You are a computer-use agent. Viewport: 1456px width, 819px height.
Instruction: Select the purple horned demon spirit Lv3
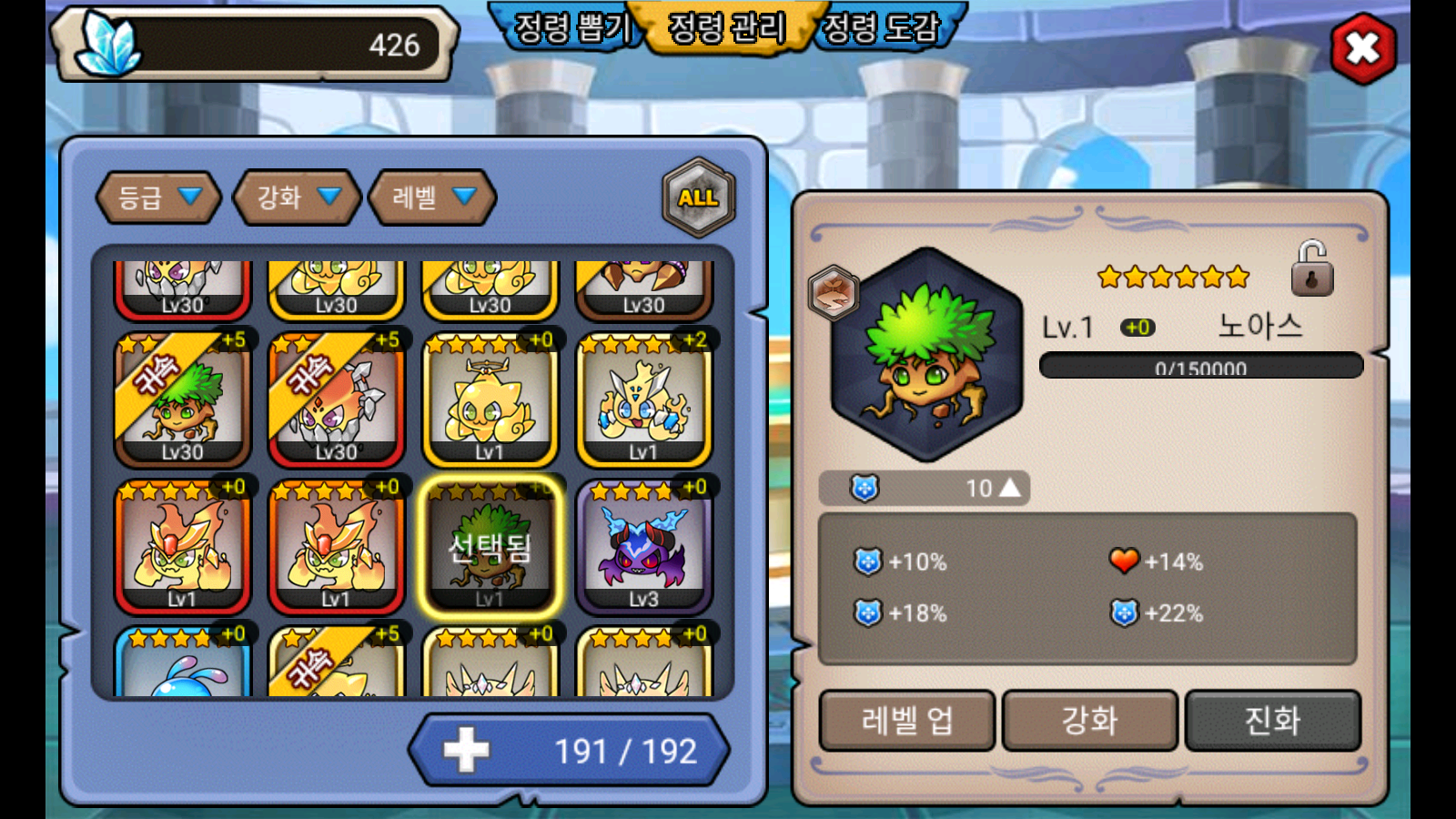tap(643, 548)
